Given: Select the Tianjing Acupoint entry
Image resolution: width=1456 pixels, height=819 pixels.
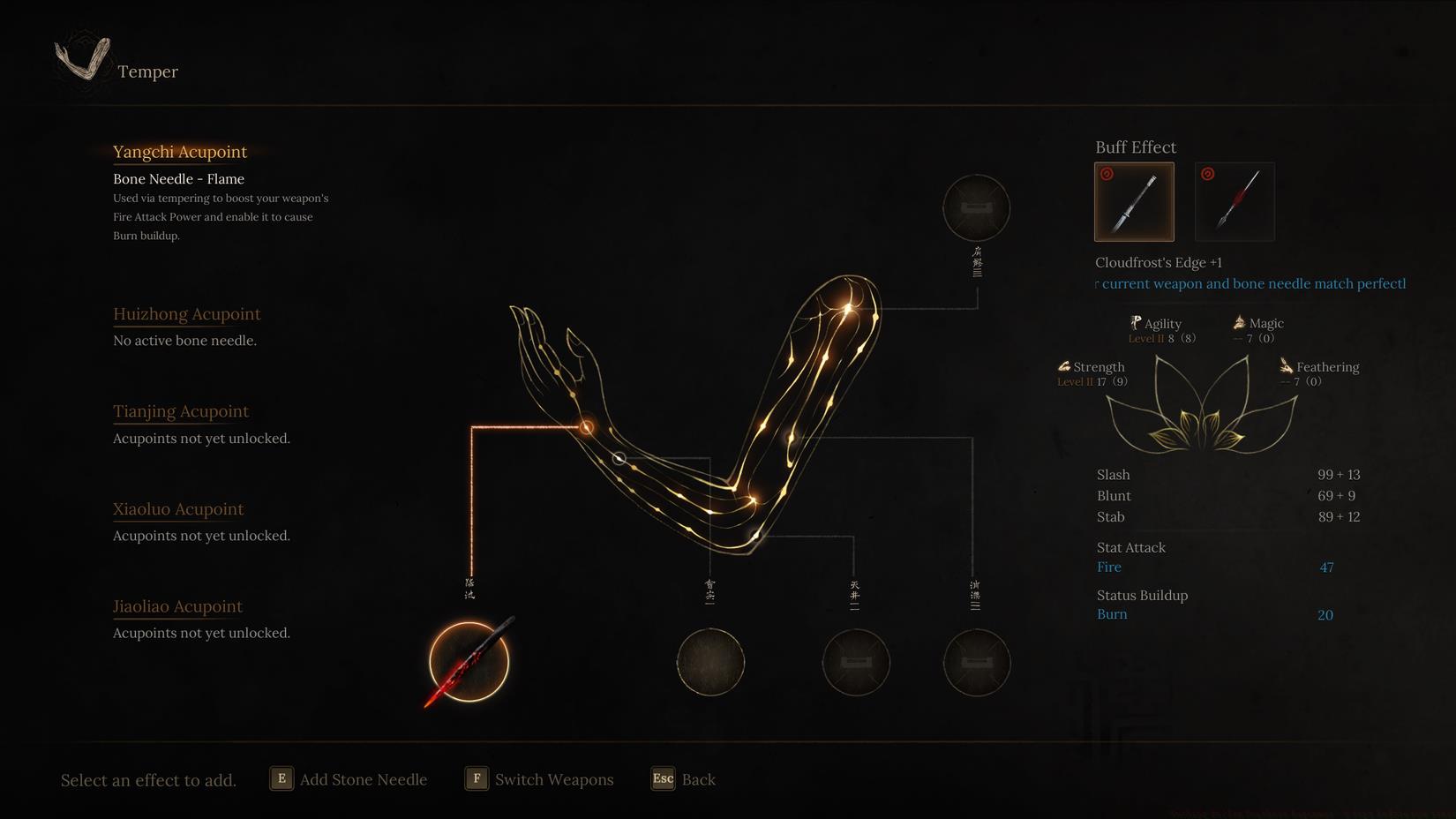Looking at the screenshot, I should (x=181, y=411).
